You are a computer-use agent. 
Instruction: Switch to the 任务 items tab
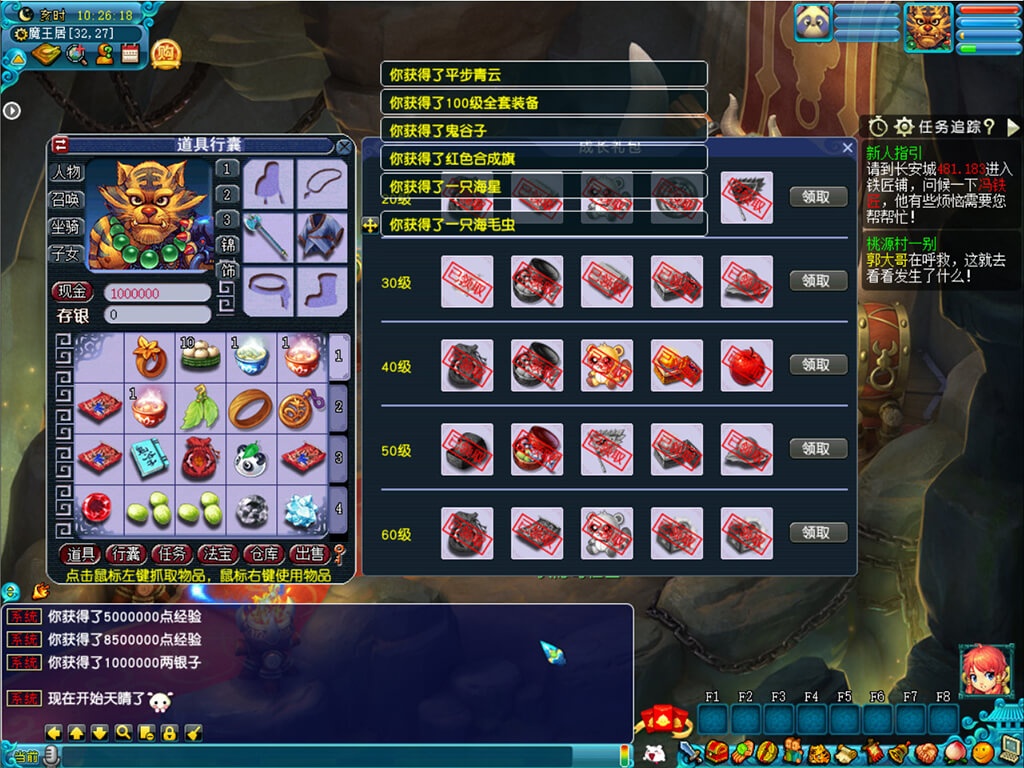pyautogui.click(x=171, y=554)
